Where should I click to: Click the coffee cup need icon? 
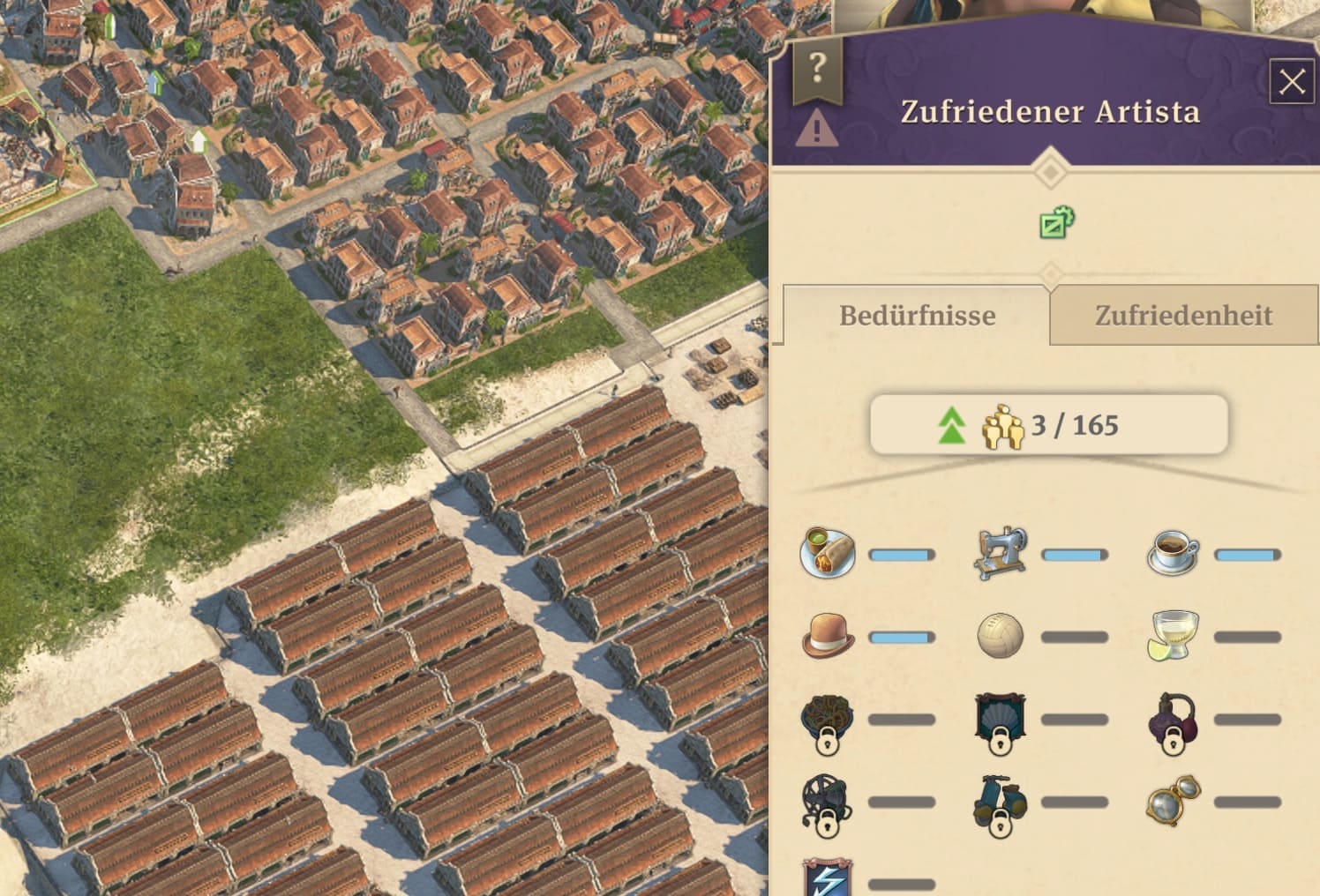coord(1174,553)
